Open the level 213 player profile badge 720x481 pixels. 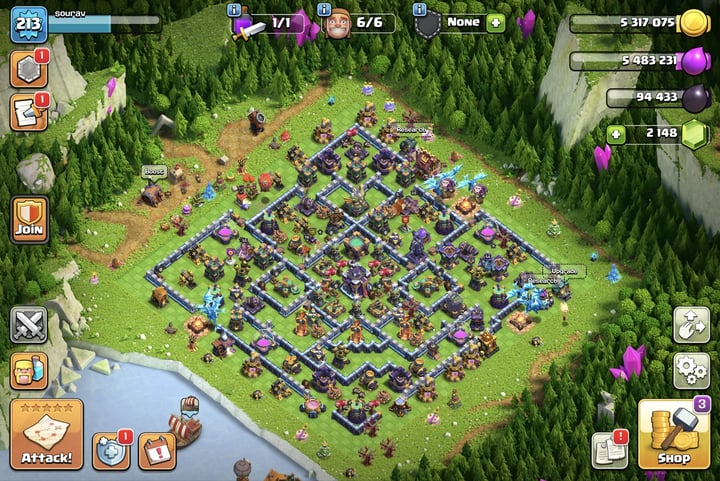pos(28,24)
